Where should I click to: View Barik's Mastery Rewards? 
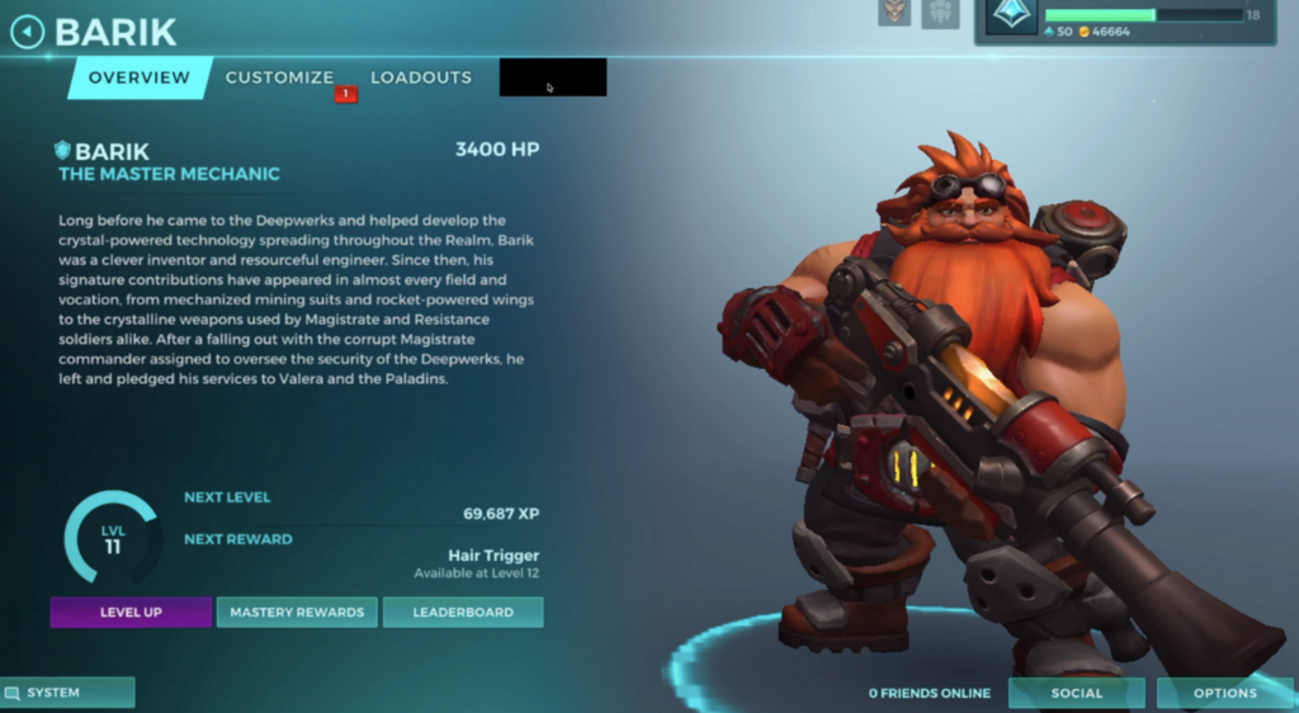pos(297,612)
